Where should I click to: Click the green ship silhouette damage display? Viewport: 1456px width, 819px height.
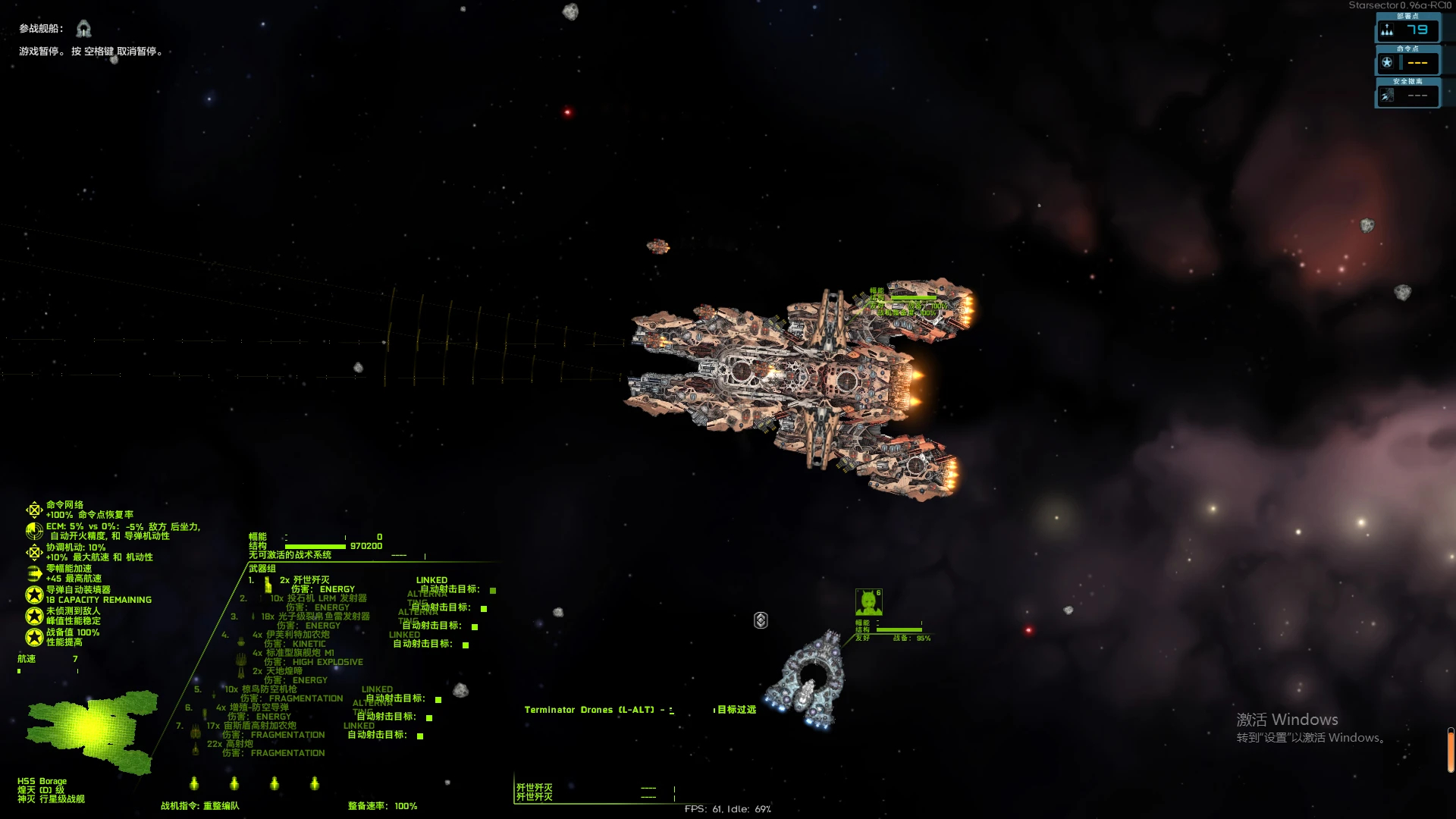click(91, 730)
